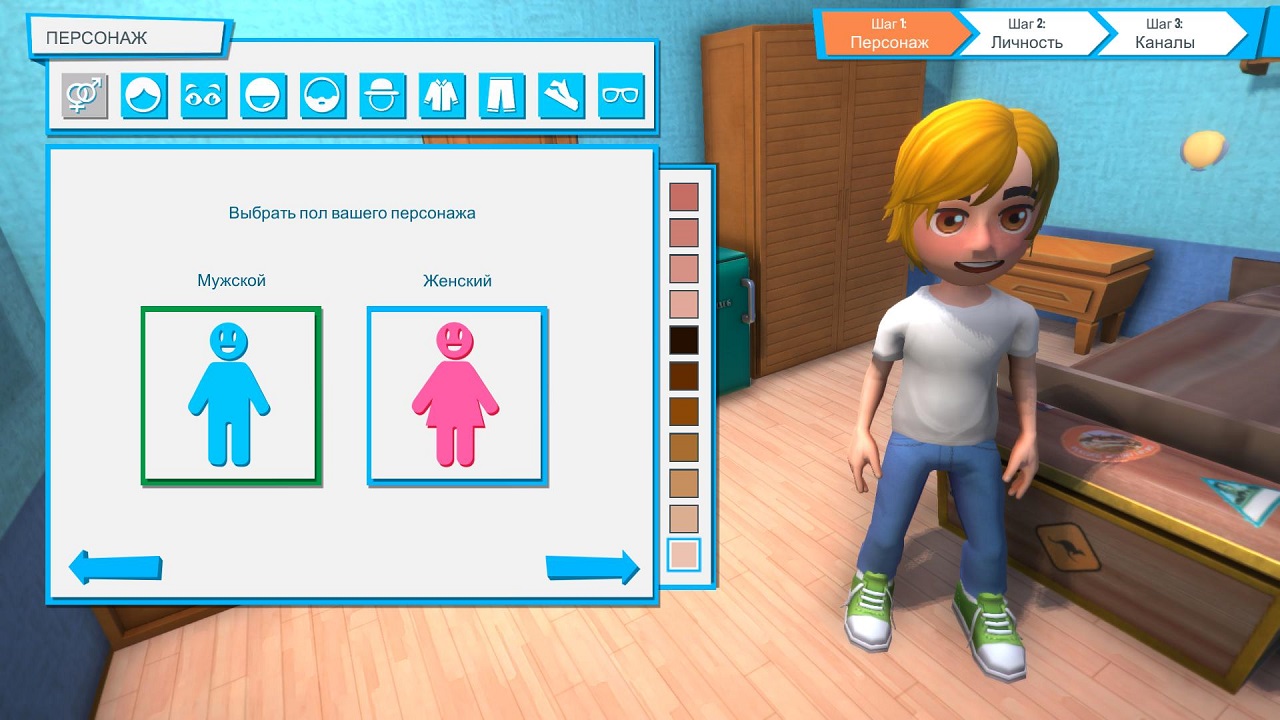Viewport: 1280px width, 720px height.
Task: Click the blue left arrow button
Action: 115,567
